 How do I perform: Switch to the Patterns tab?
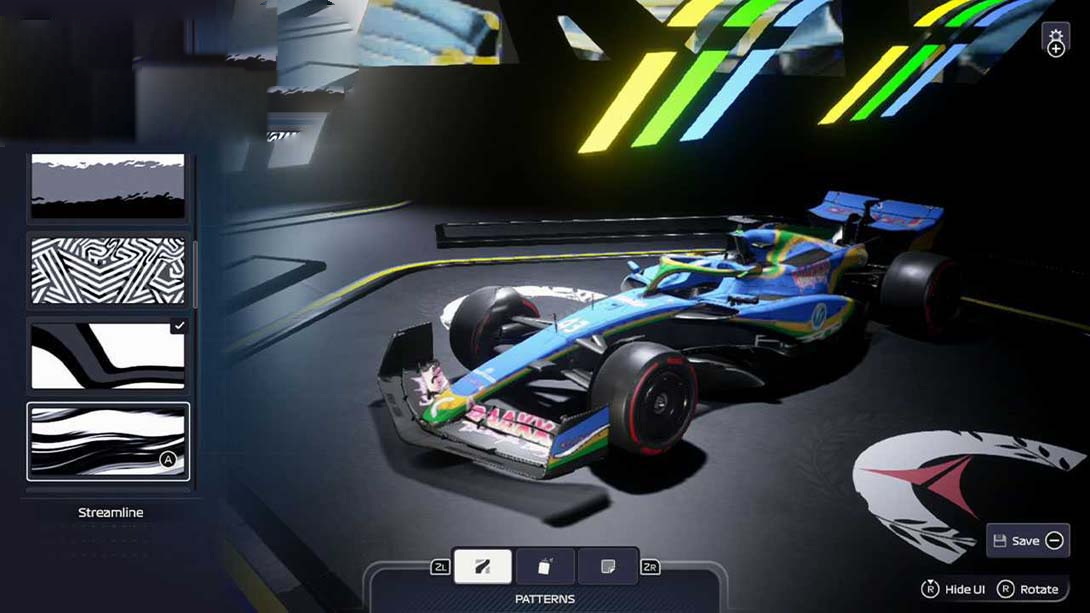pyautogui.click(x=483, y=567)
